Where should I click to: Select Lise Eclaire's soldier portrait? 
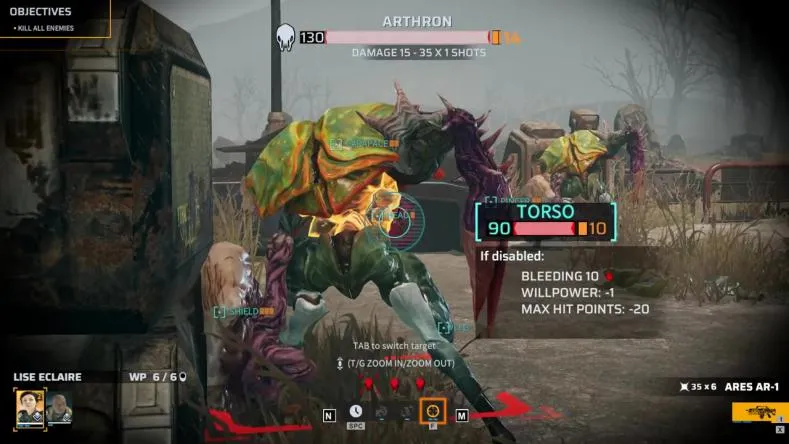pos(31,408)
